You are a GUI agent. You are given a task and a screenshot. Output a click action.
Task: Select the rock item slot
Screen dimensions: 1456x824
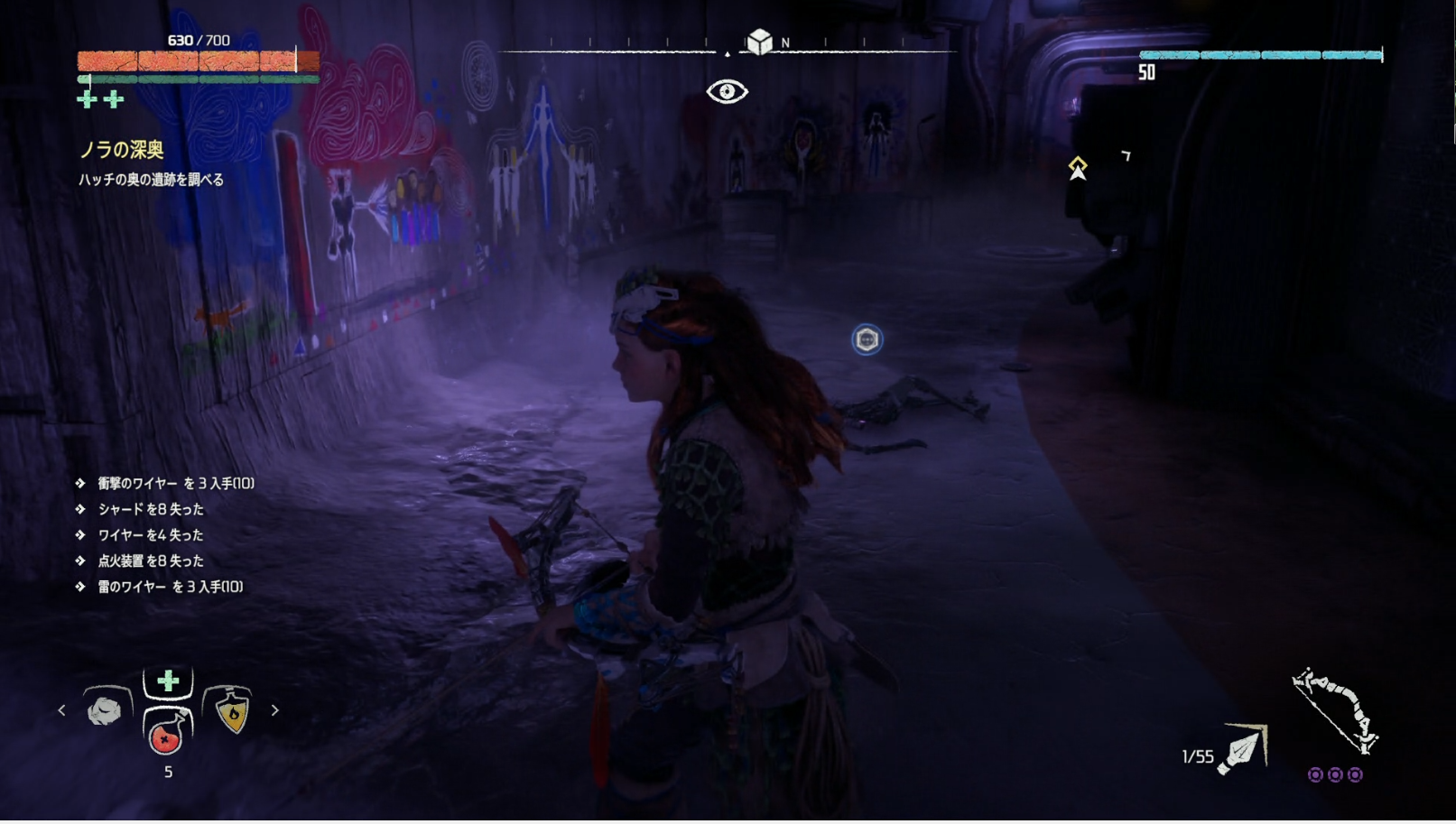tap(106, 710)
